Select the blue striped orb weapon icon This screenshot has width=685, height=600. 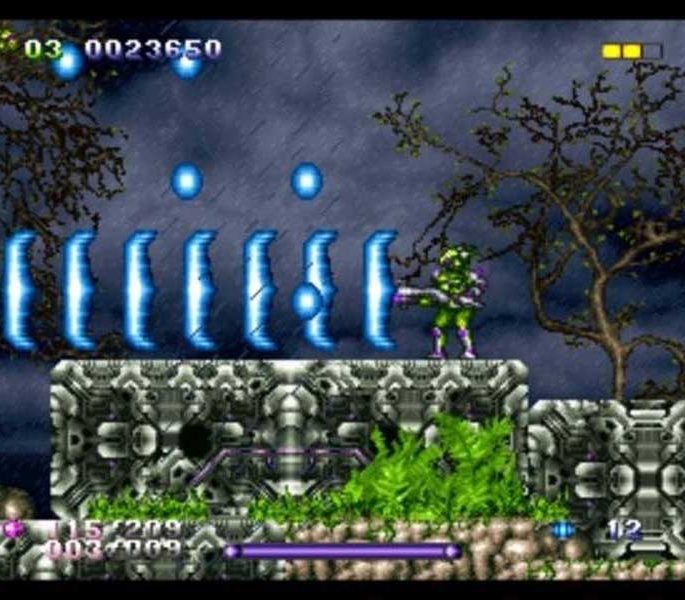click(563, 529)
